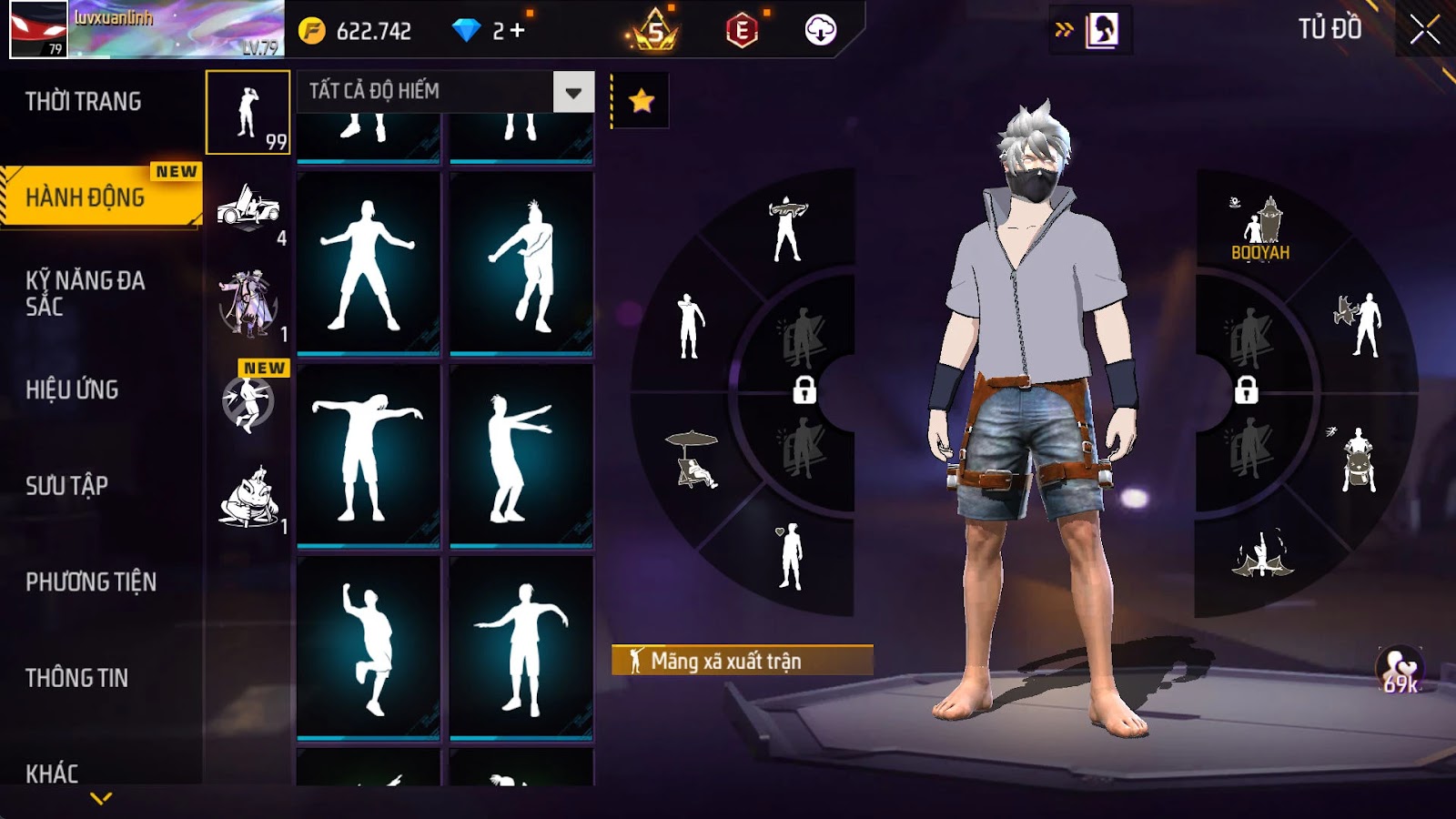Image resolution: width=1456 pixels, height=819 pixels.
Task: Click the Mang xã xuất trận button
Action: pyautogui.click(x=742, y=661)
